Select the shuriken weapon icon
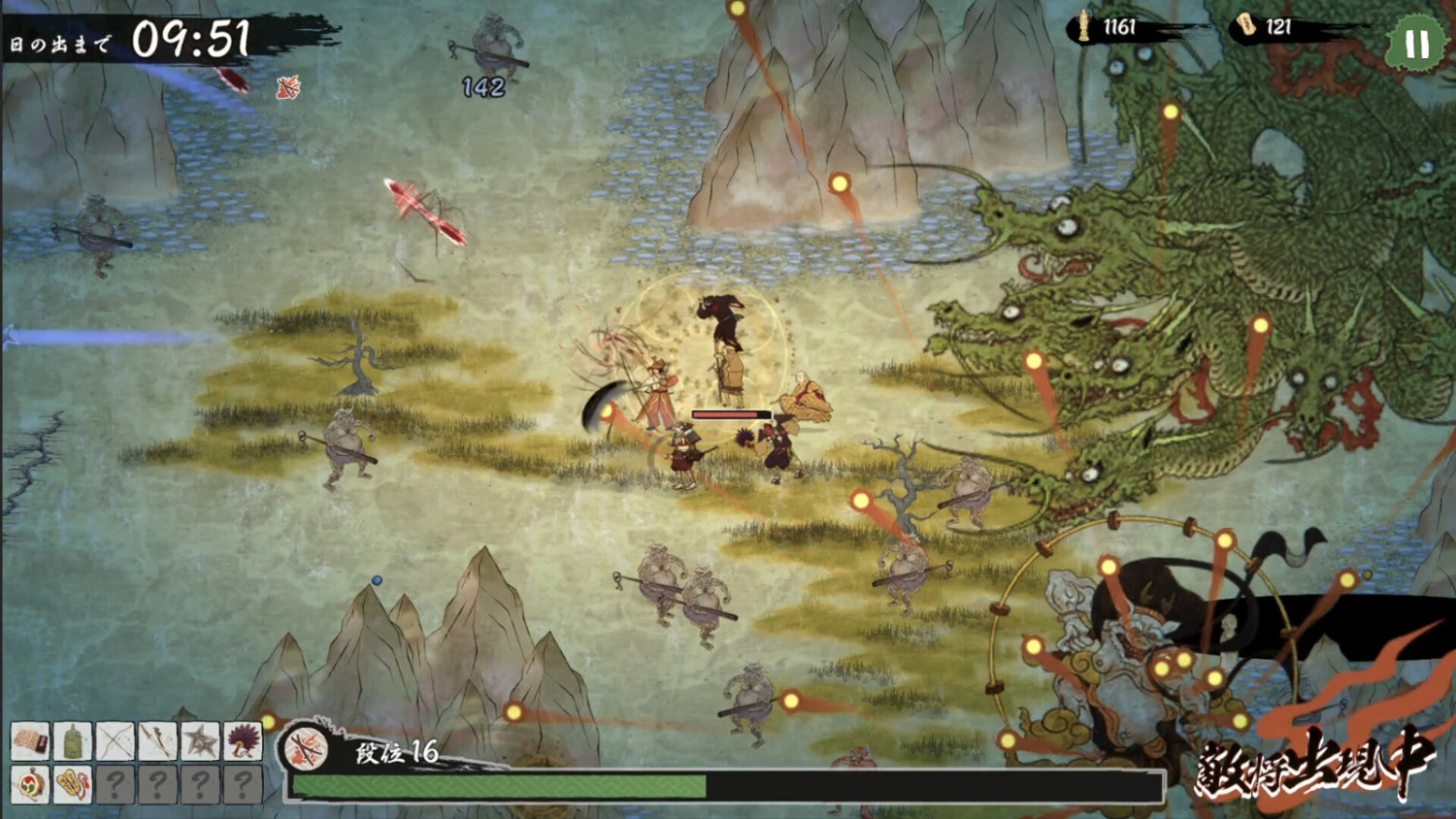 coord(202,739)
